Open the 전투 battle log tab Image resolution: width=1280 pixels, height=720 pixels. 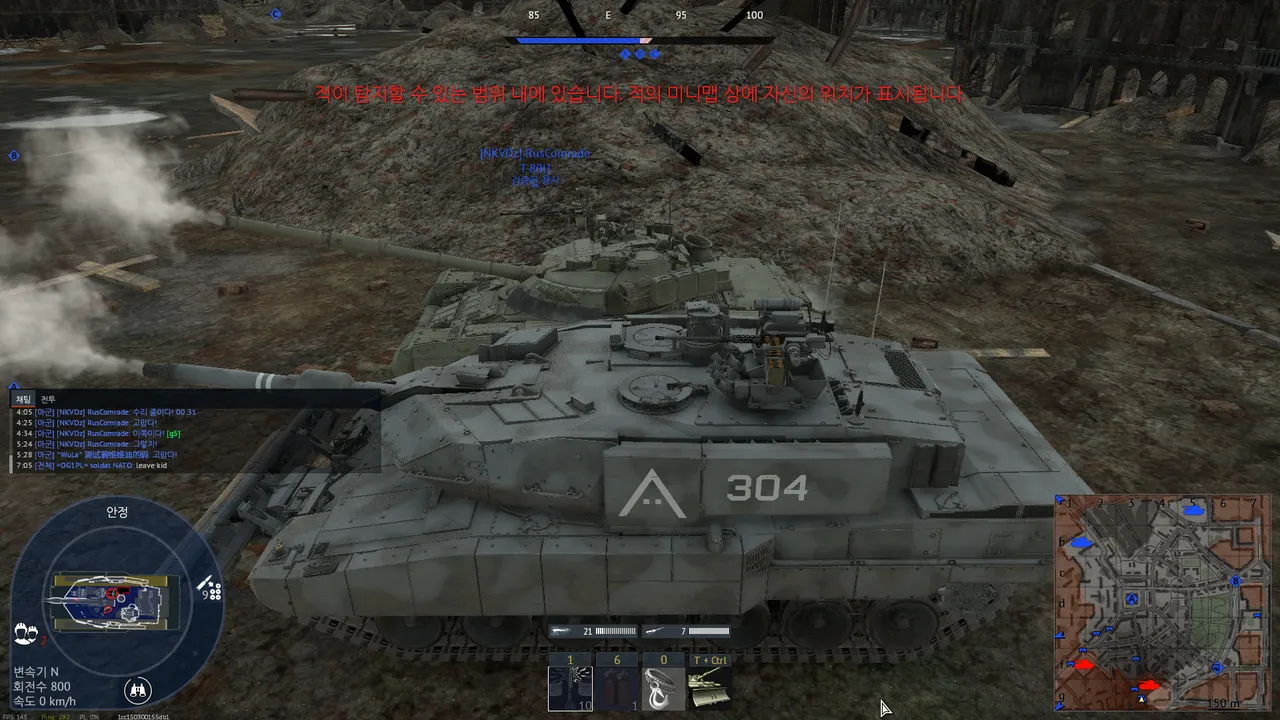48,399
